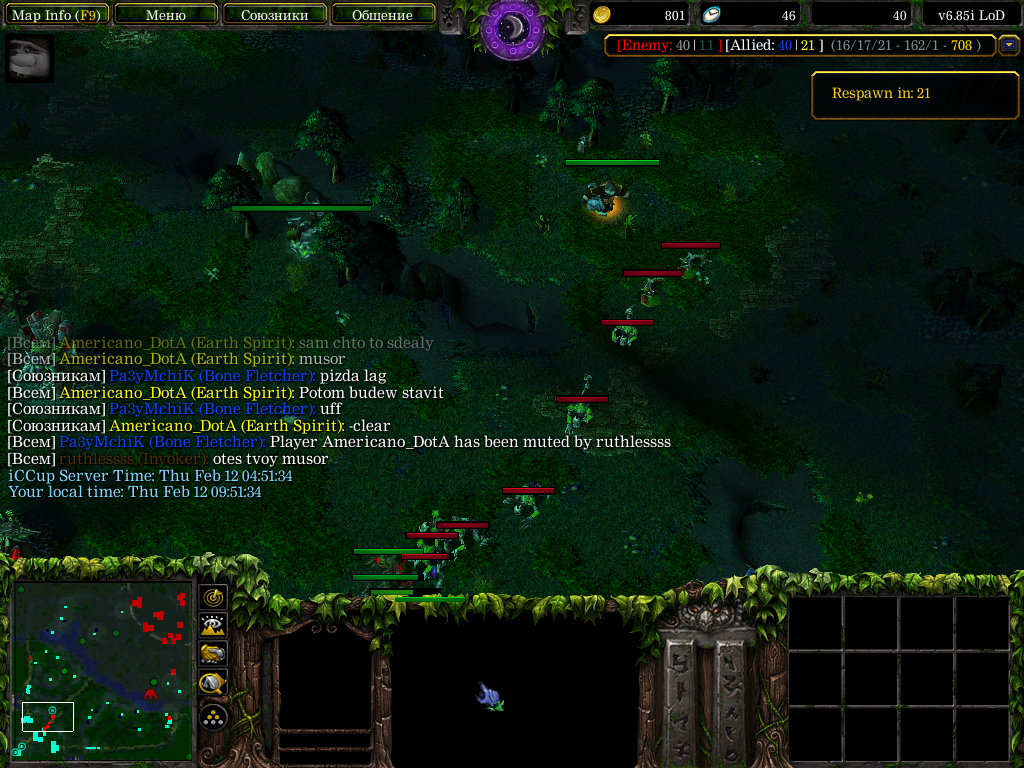Collapse the scoreboard with the arrow button
Image resolution: width=1024 pixels, height=768 pixels.
[1009, 45]
